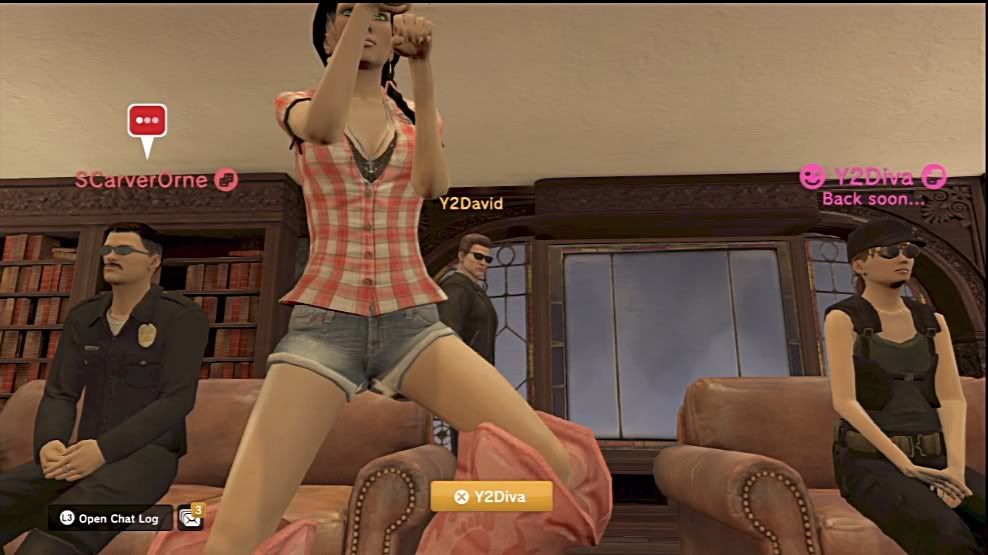Open the Chat Log
The height and width of the screenshot is (555, 988).
[x=109, y=518]
